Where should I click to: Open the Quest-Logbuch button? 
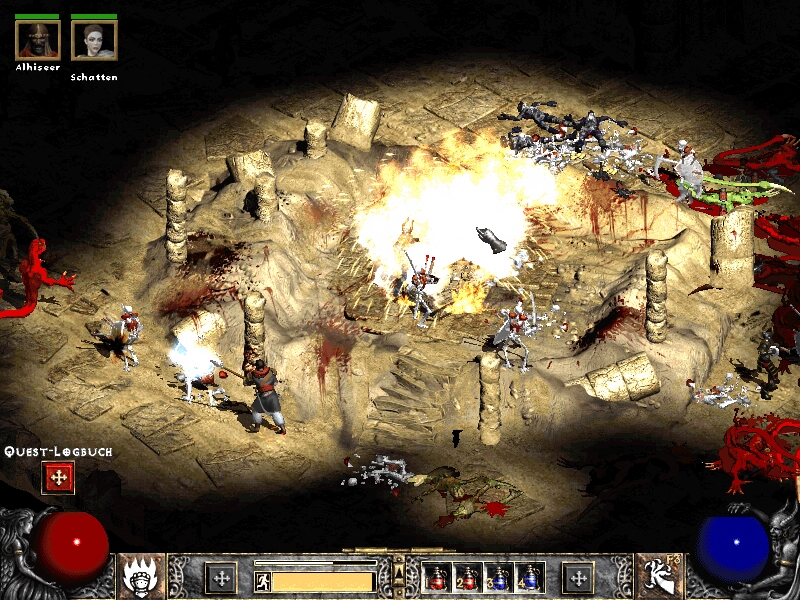(58, 478)
